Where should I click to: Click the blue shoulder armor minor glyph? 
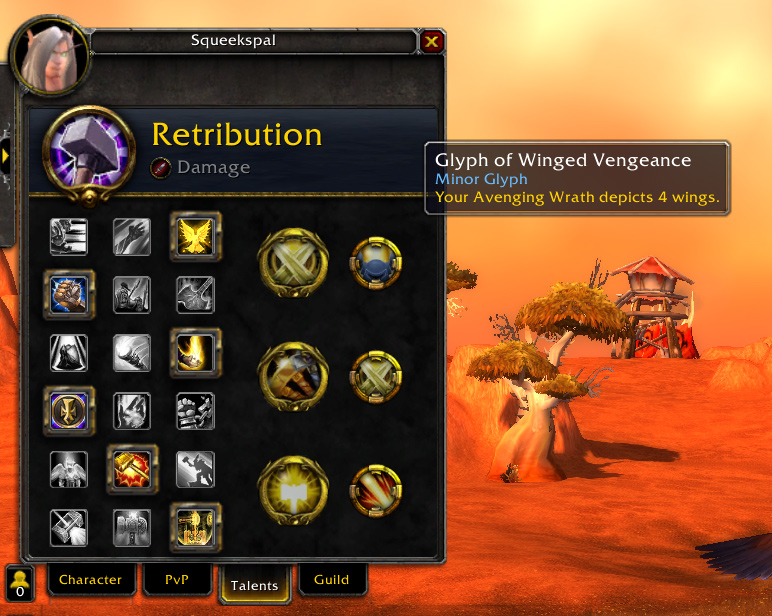click(x=375, y=262)
